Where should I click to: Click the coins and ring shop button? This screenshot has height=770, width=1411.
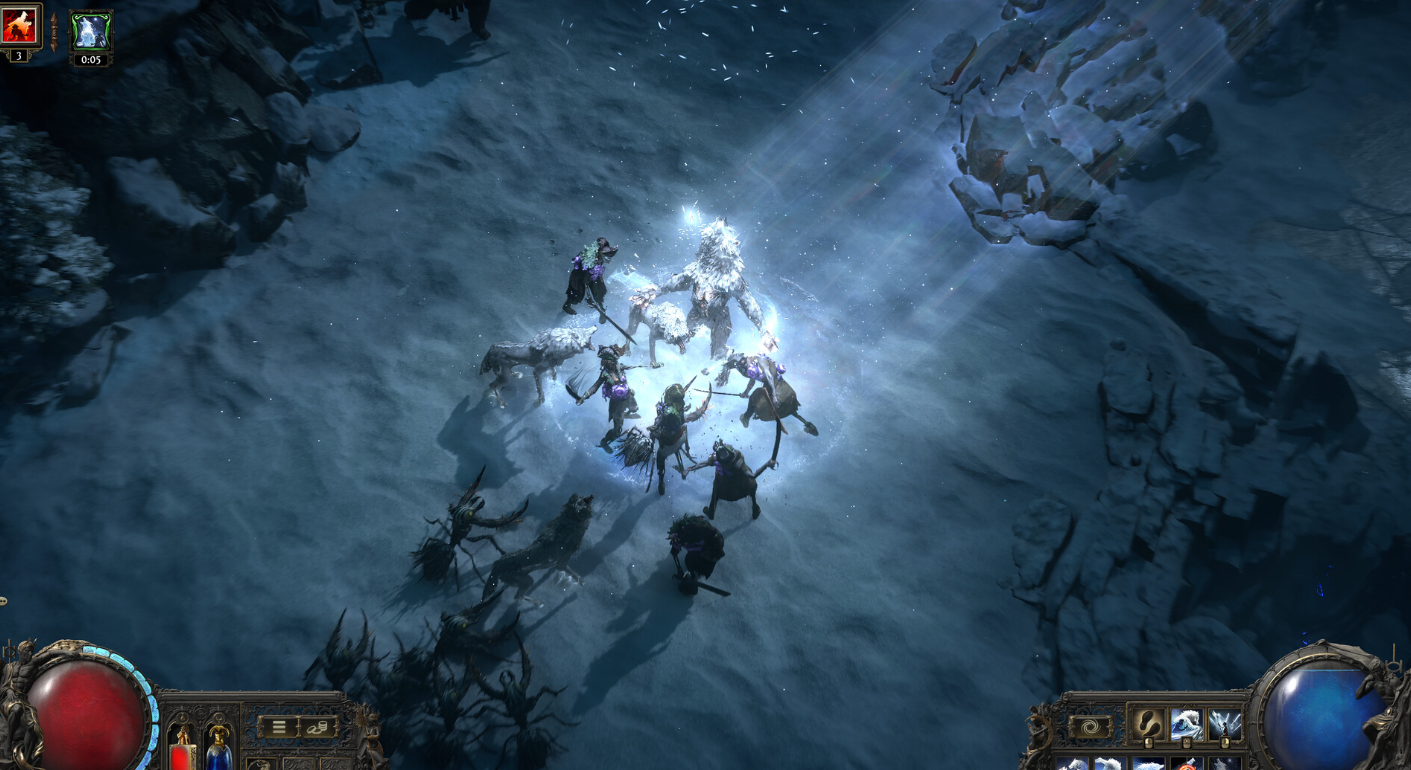coord(319,727)
